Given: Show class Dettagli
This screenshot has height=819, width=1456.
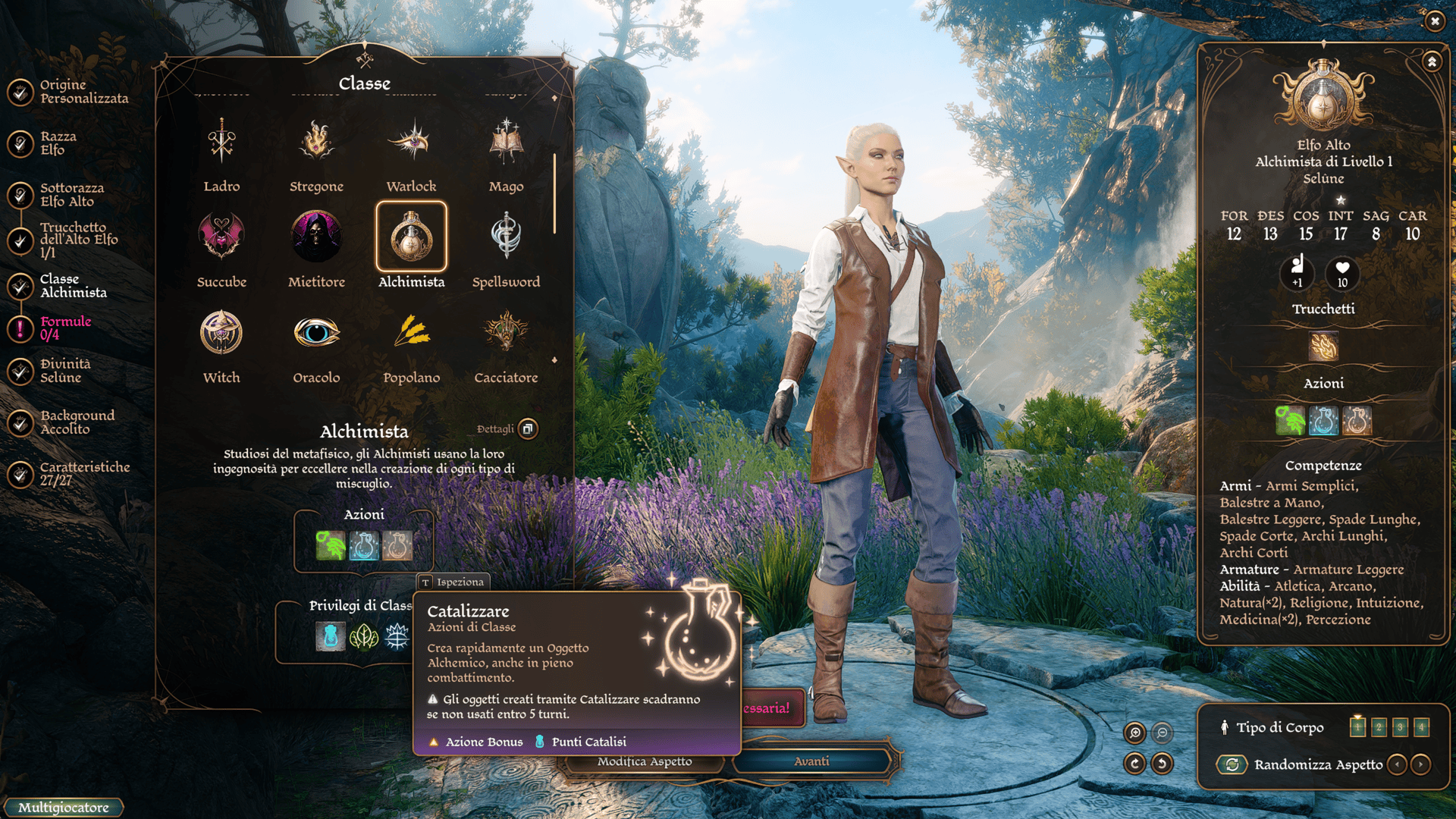Looking at the screenshot, I should [x=528, y=429].
